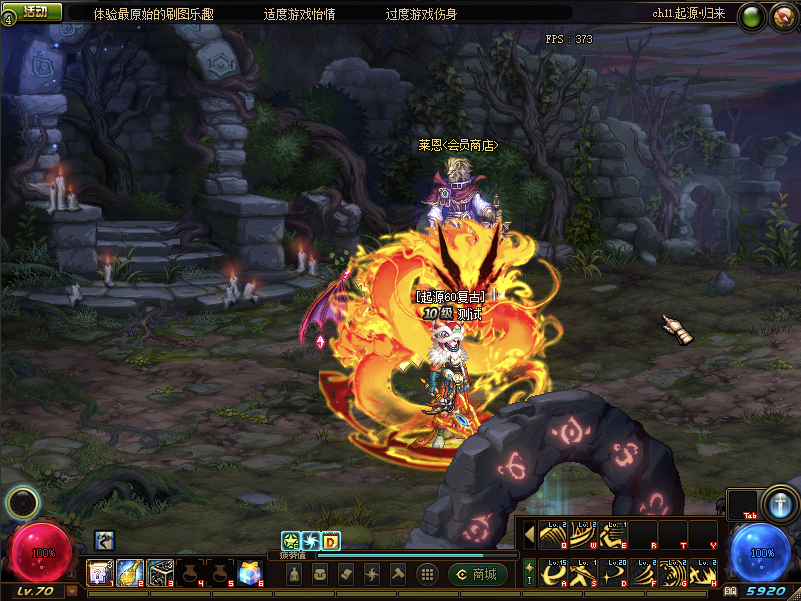The height and width of the screenshot is (601, 801).
Task: Open the grid menu button beside 商城
Action: point(426,574)
